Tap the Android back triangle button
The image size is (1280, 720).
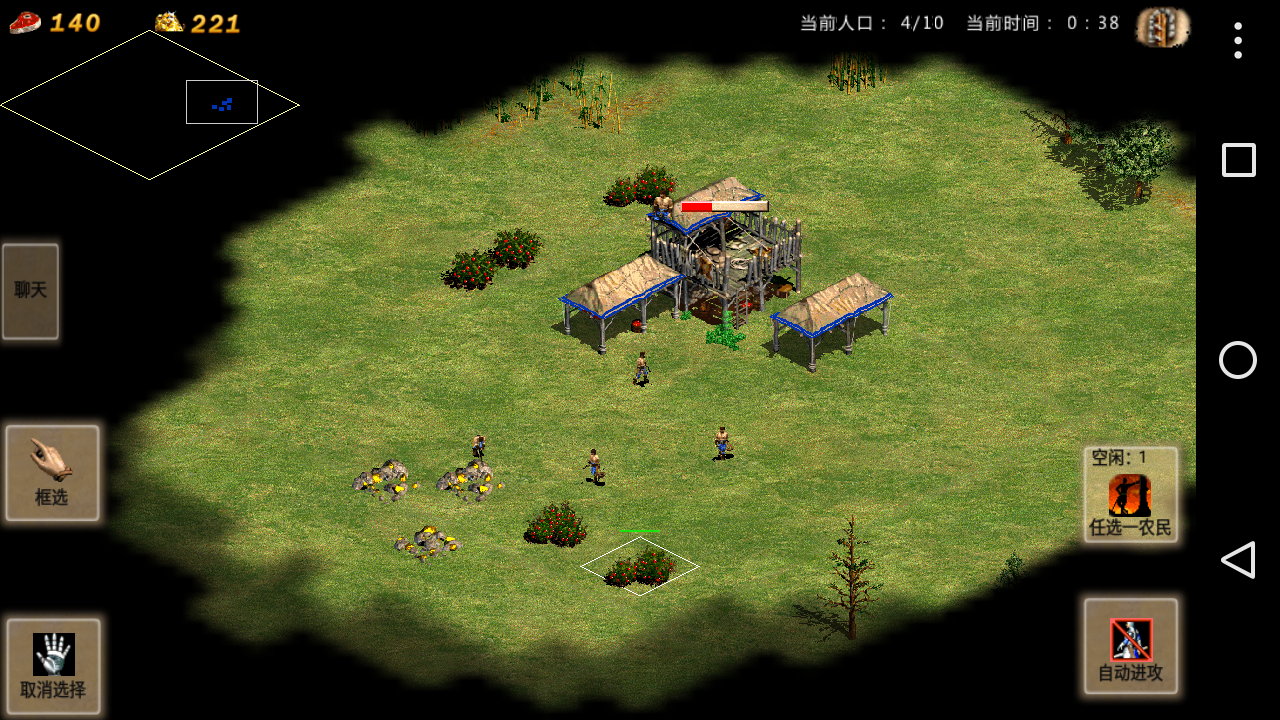pos(1238,560)
